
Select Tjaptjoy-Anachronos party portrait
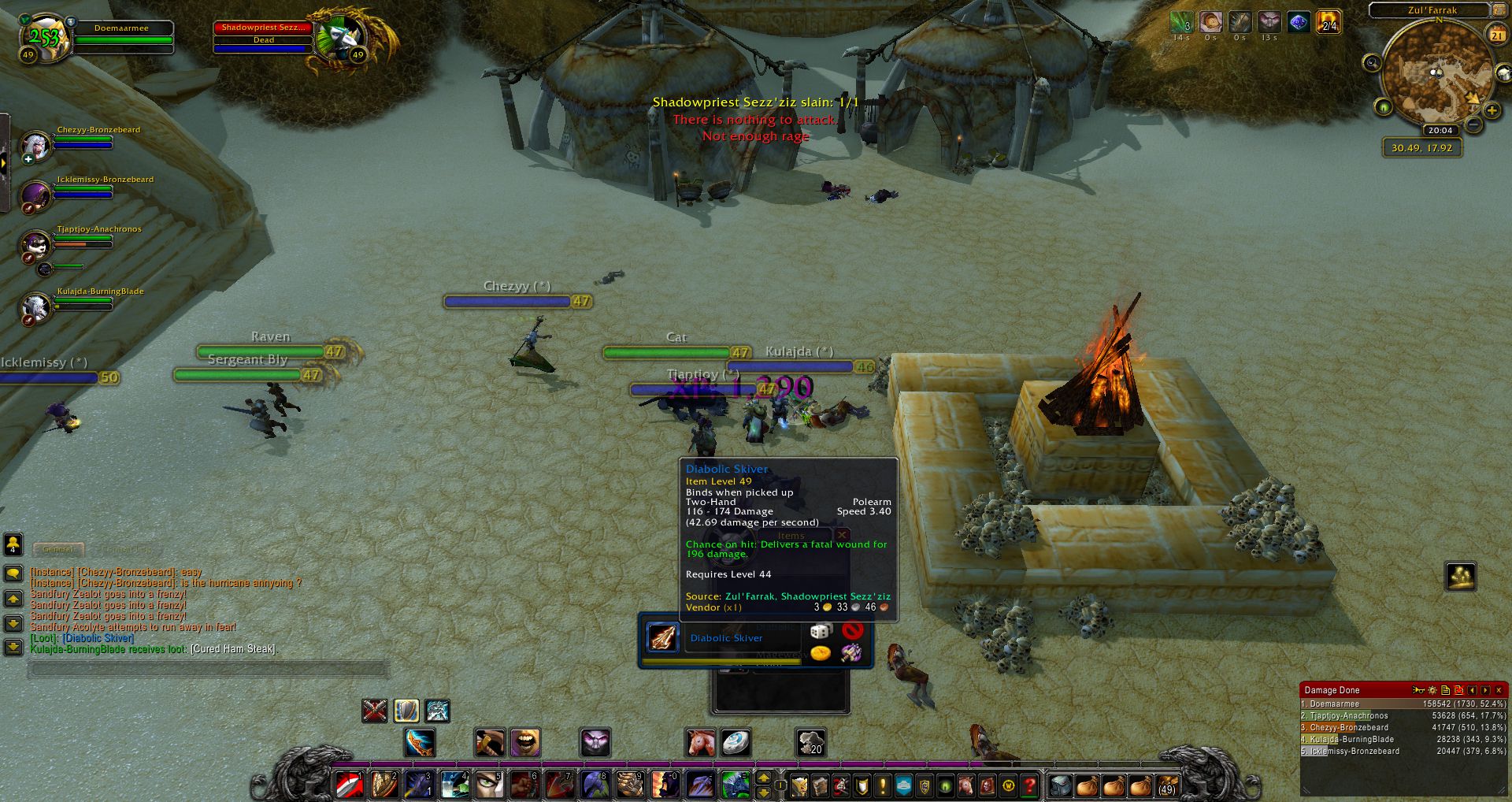click(x=35, y=245)
